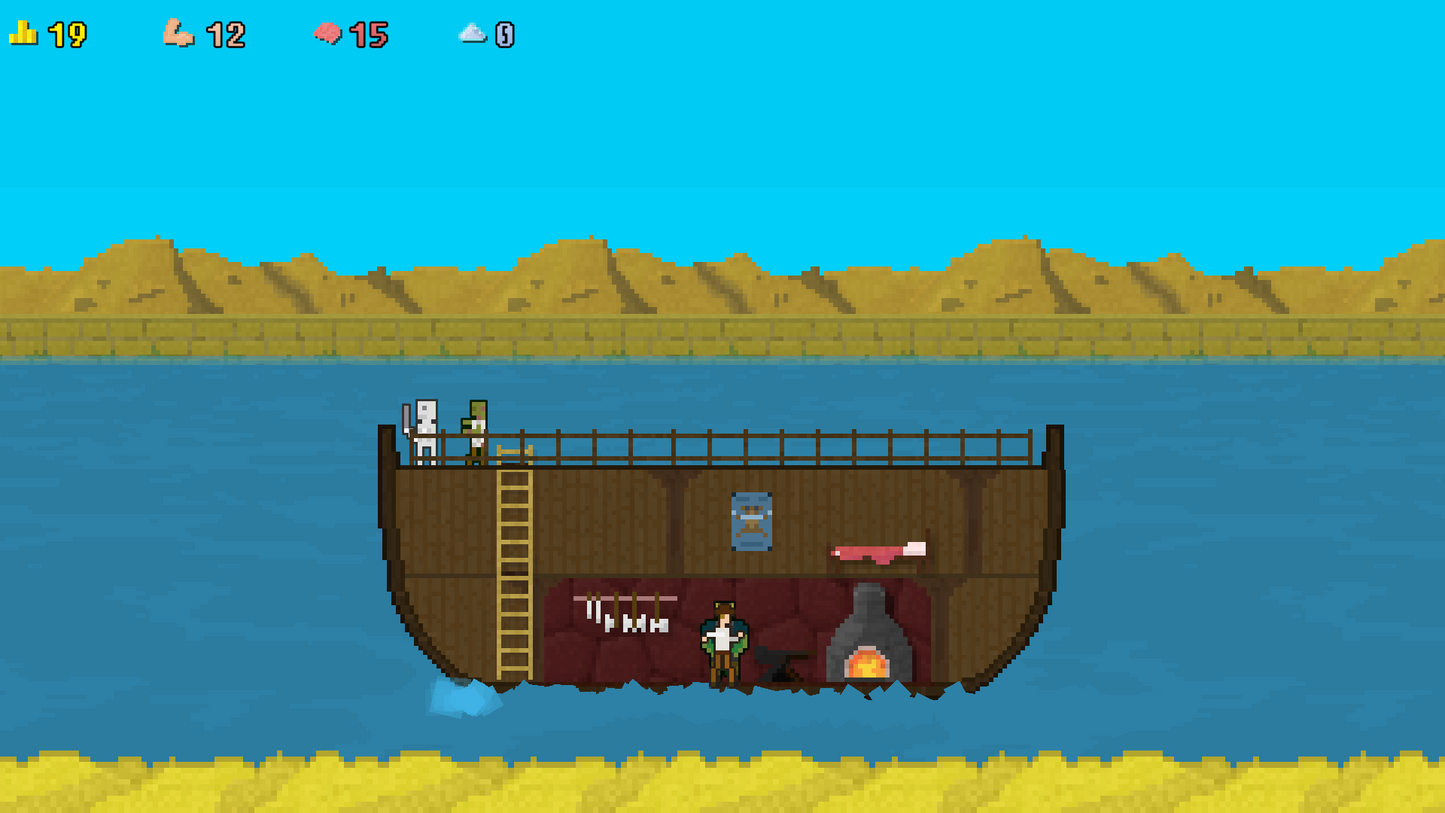Click the cloud counter showing 0

click(x=505, y=33)
